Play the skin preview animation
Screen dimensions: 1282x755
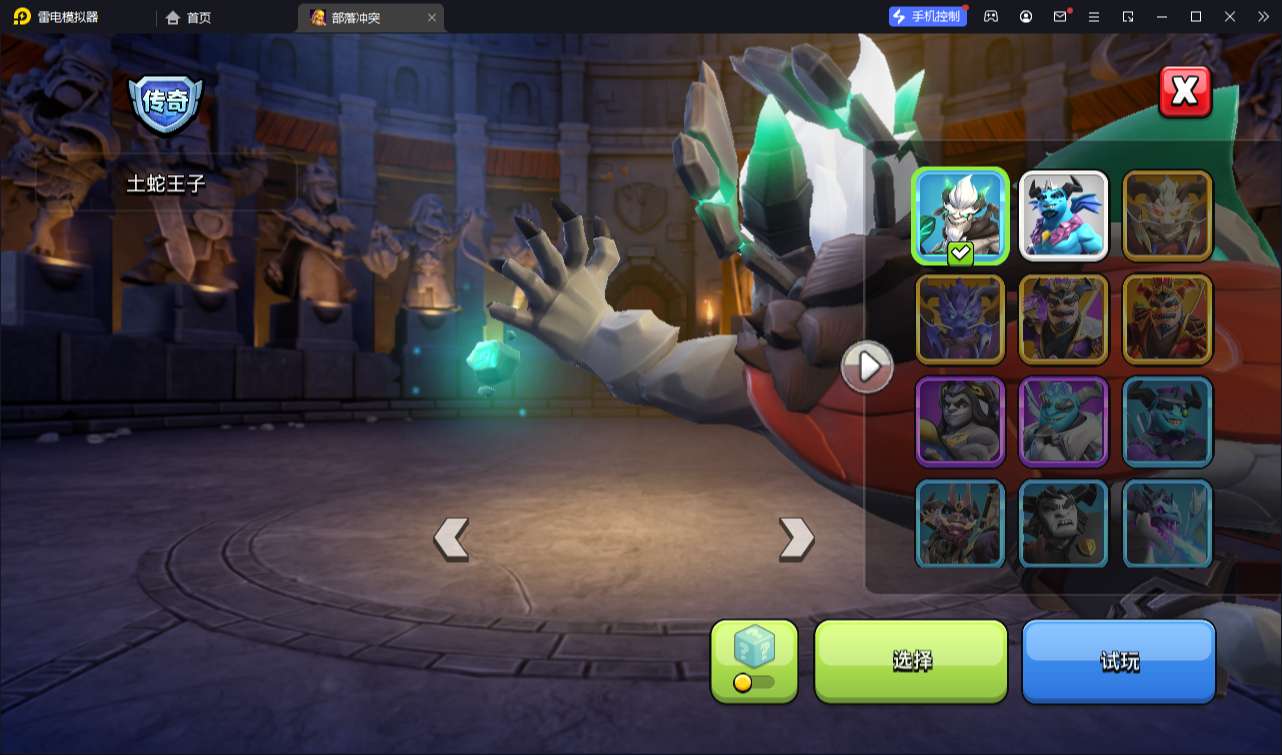(x=867, y=367)
